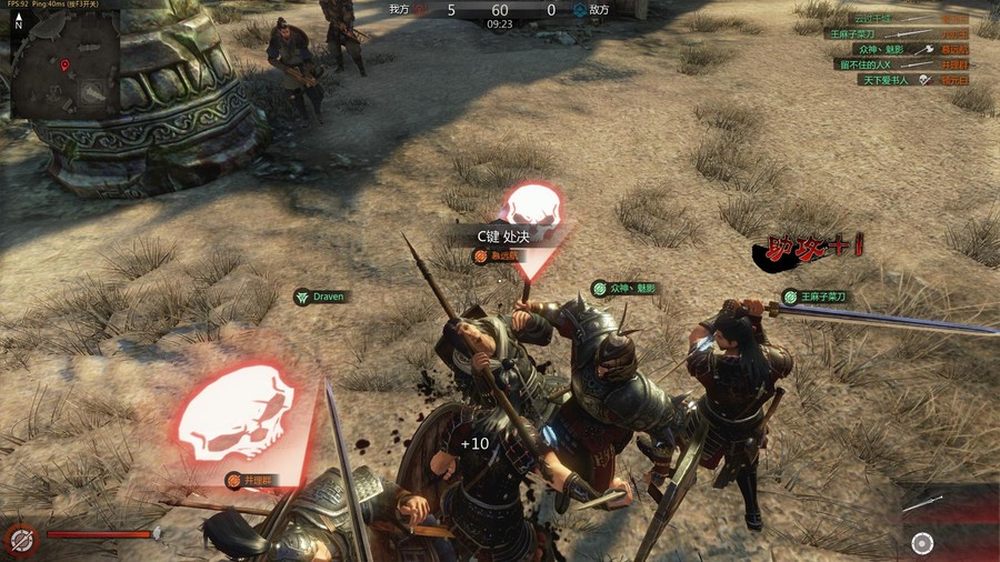The width and height of the screenshot is (1000, 562).
Task: Click the 王麻子菜刀 name tag above the swordsman
Action: 815,297
